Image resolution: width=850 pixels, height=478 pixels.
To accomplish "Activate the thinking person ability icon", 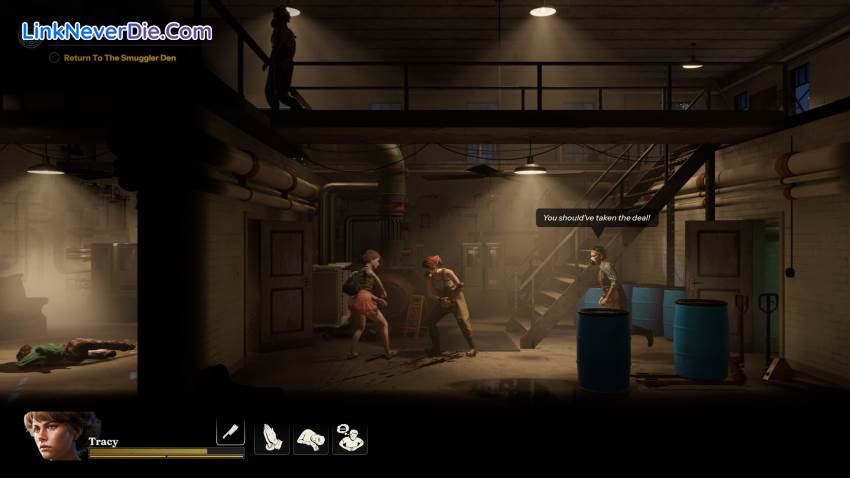I will [x=349, y=438].
